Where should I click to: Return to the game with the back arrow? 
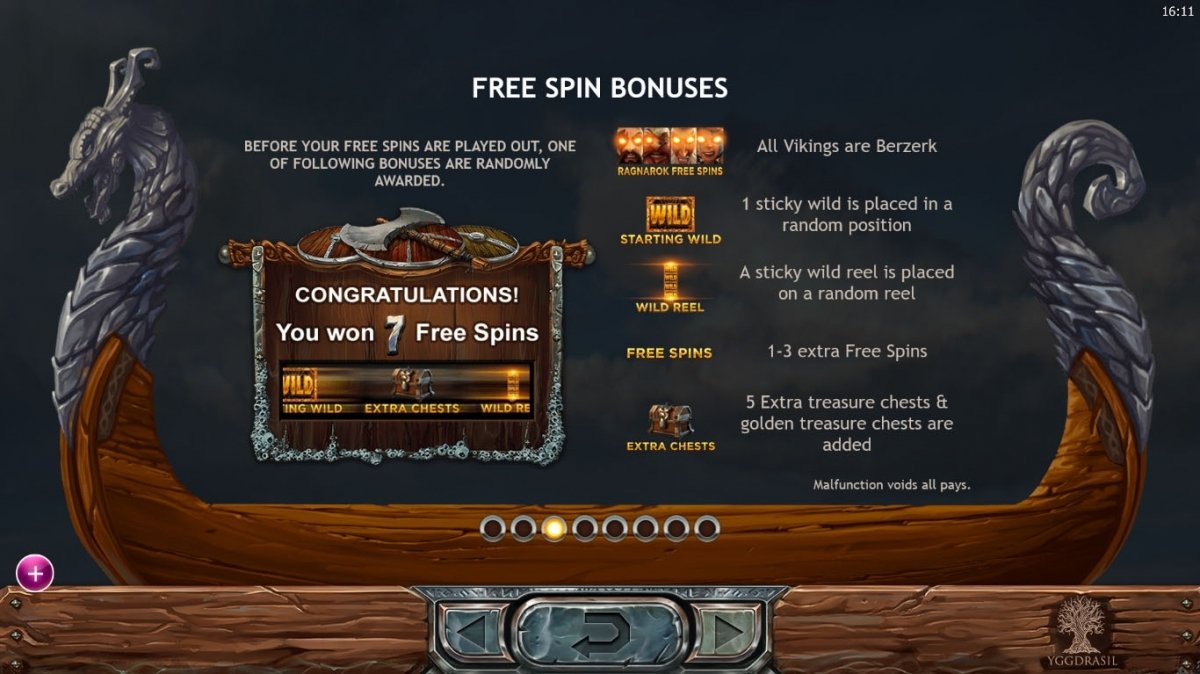(600, 632)
